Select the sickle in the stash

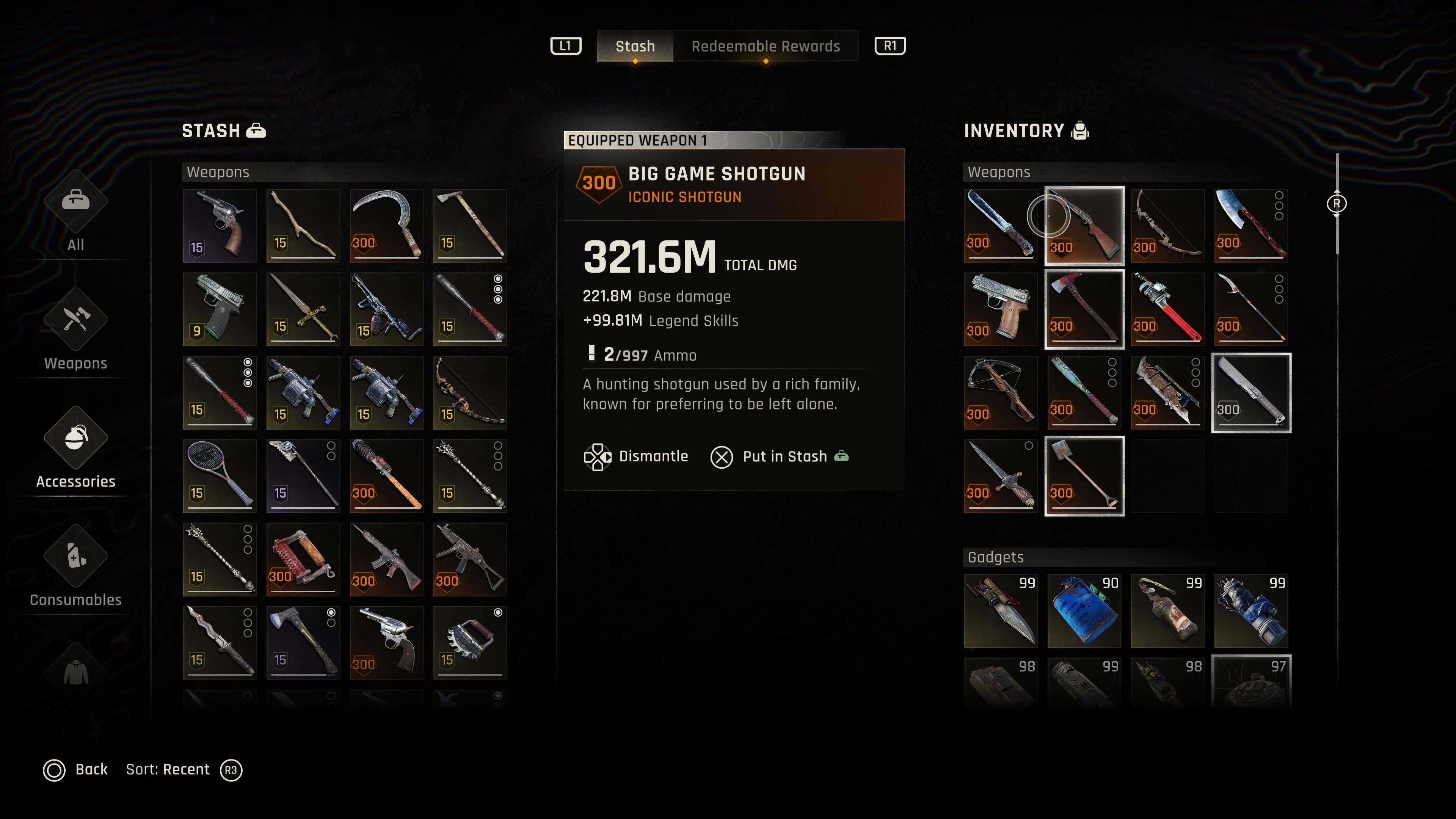tap(387, 226)
